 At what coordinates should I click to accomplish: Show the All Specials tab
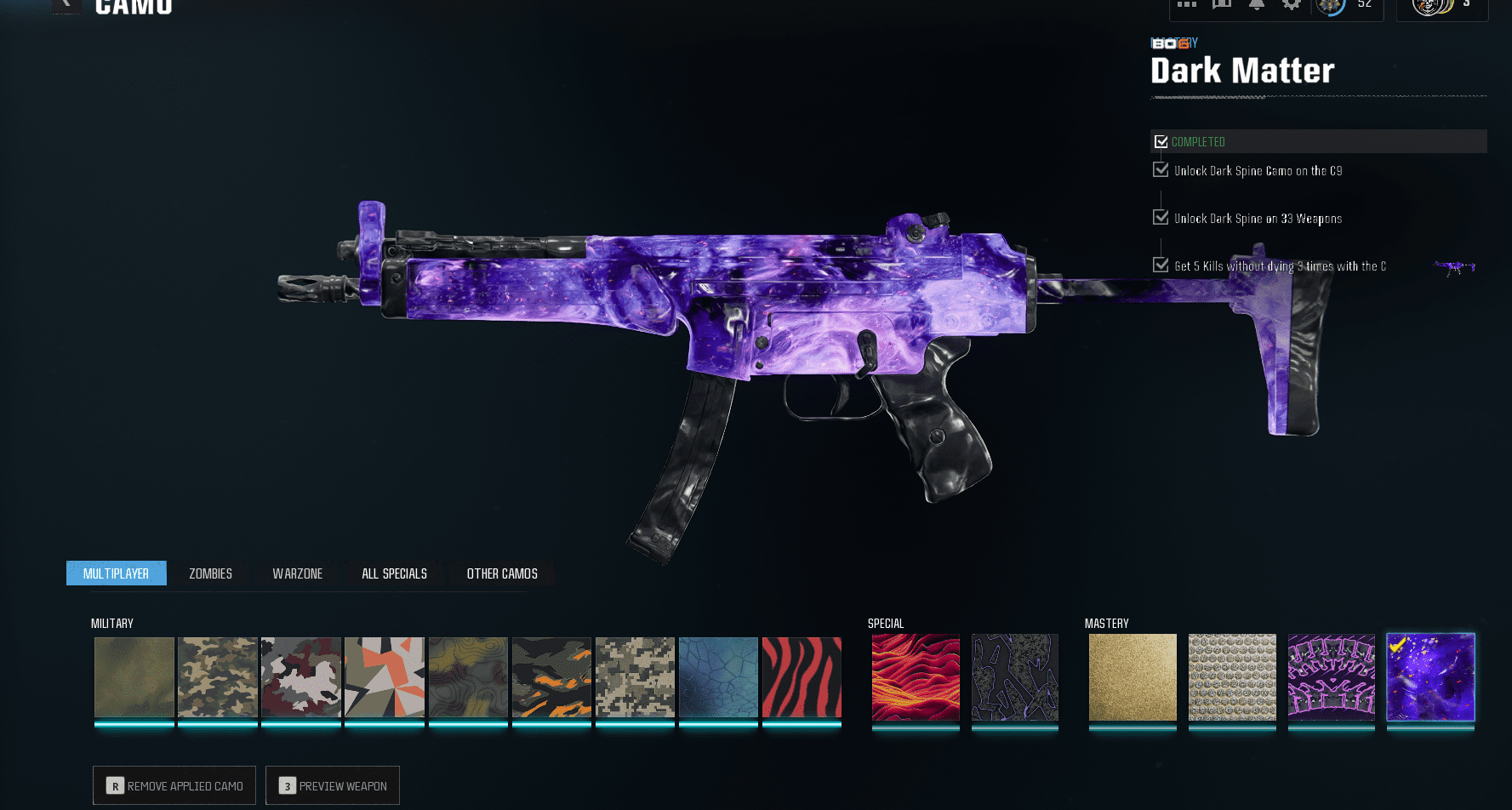(x=395, y=573)
